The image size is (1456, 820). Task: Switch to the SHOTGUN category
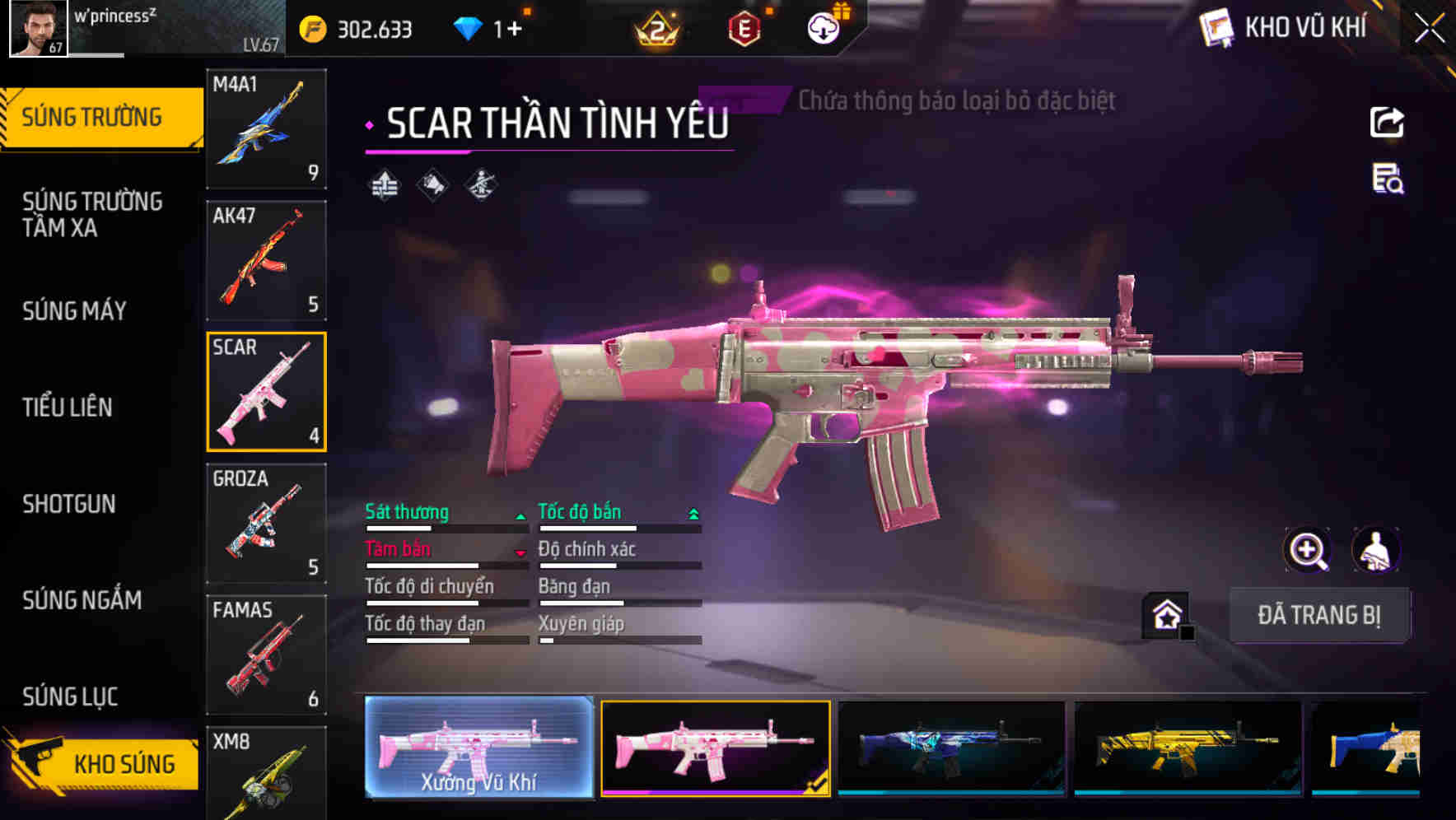coord(70,504)
